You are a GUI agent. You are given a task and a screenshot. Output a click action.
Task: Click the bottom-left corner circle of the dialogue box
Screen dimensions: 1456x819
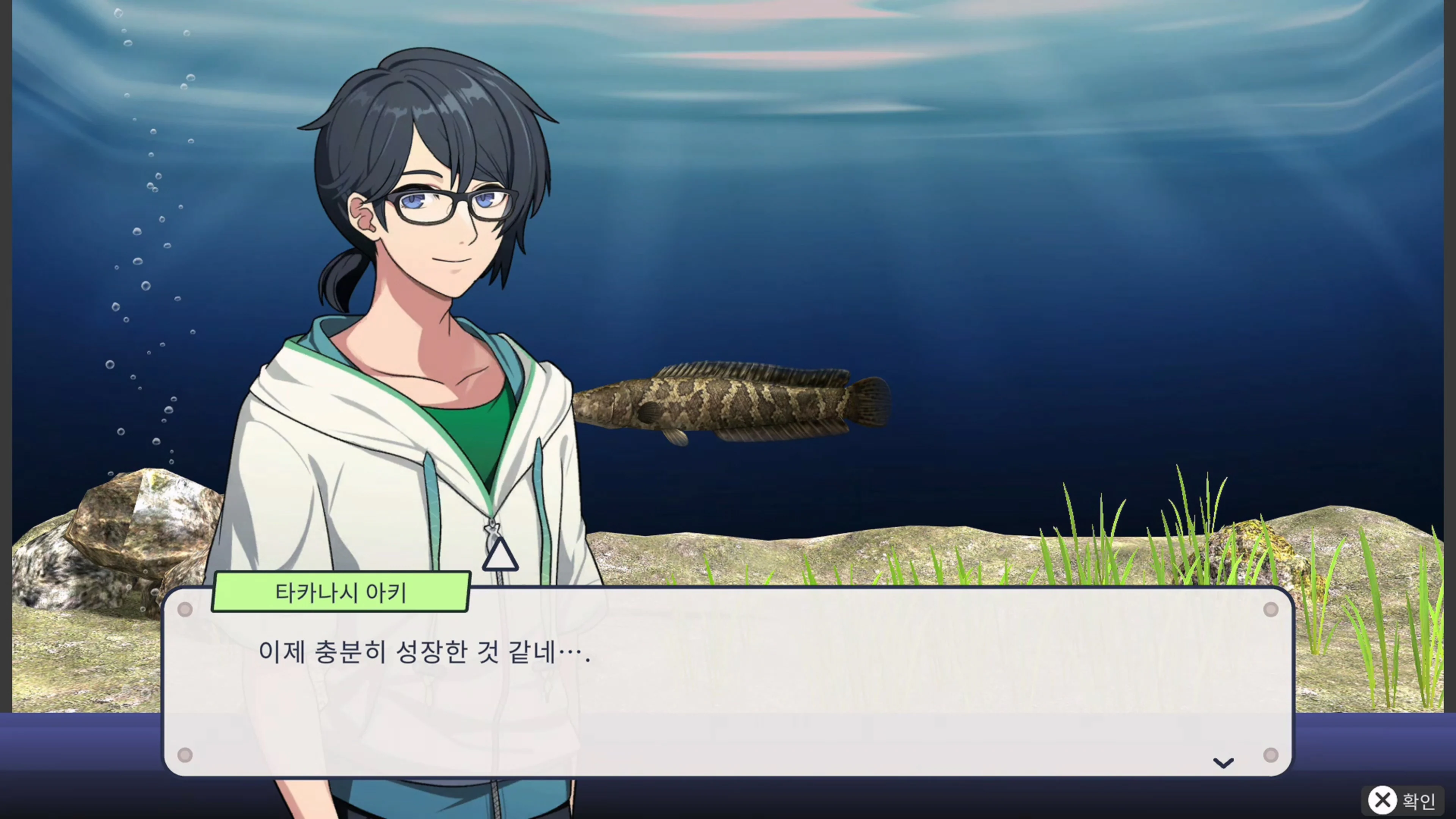[x=186, y=755]
